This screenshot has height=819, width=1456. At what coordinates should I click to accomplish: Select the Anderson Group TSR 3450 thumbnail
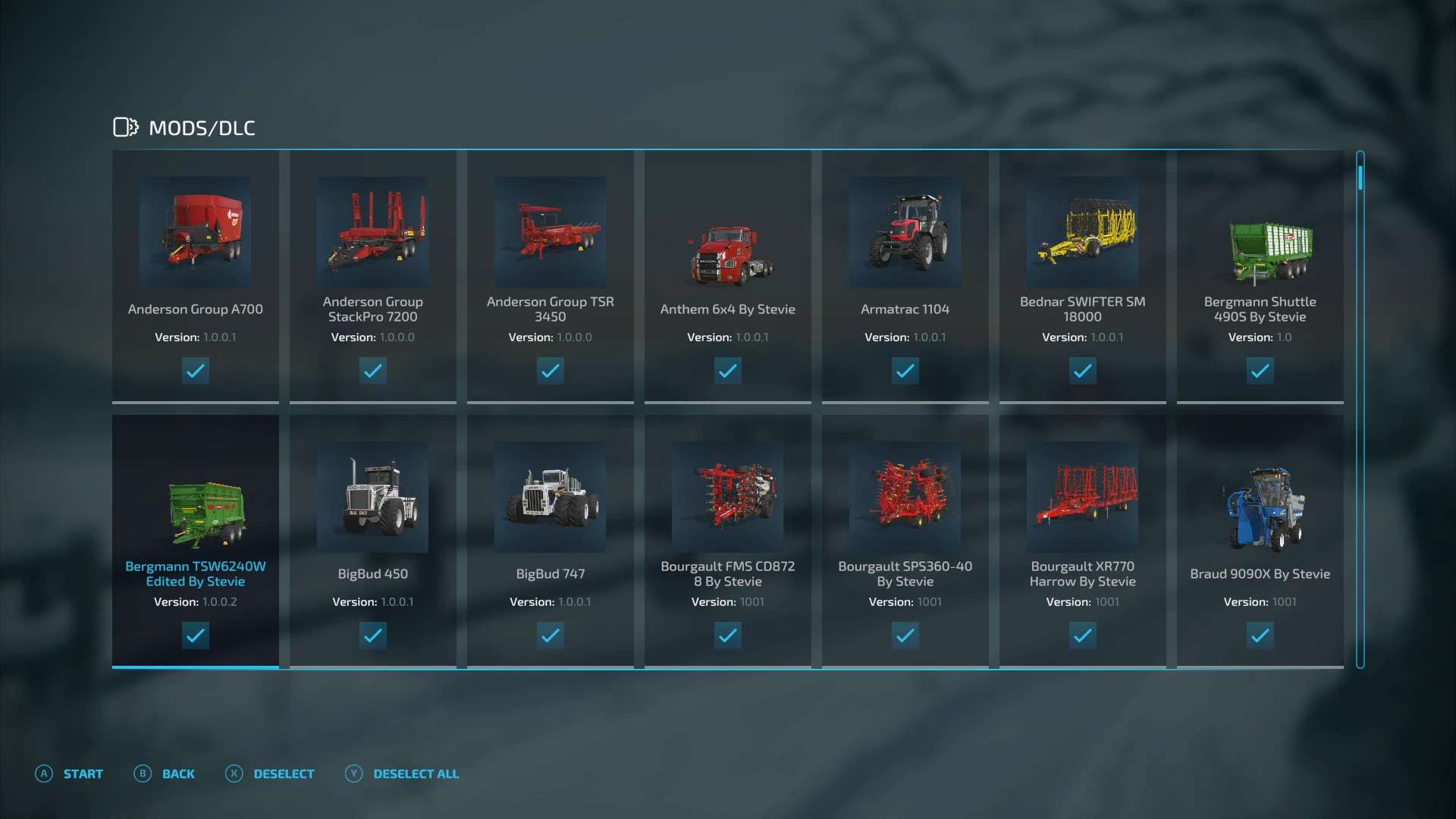click(550, 233)
